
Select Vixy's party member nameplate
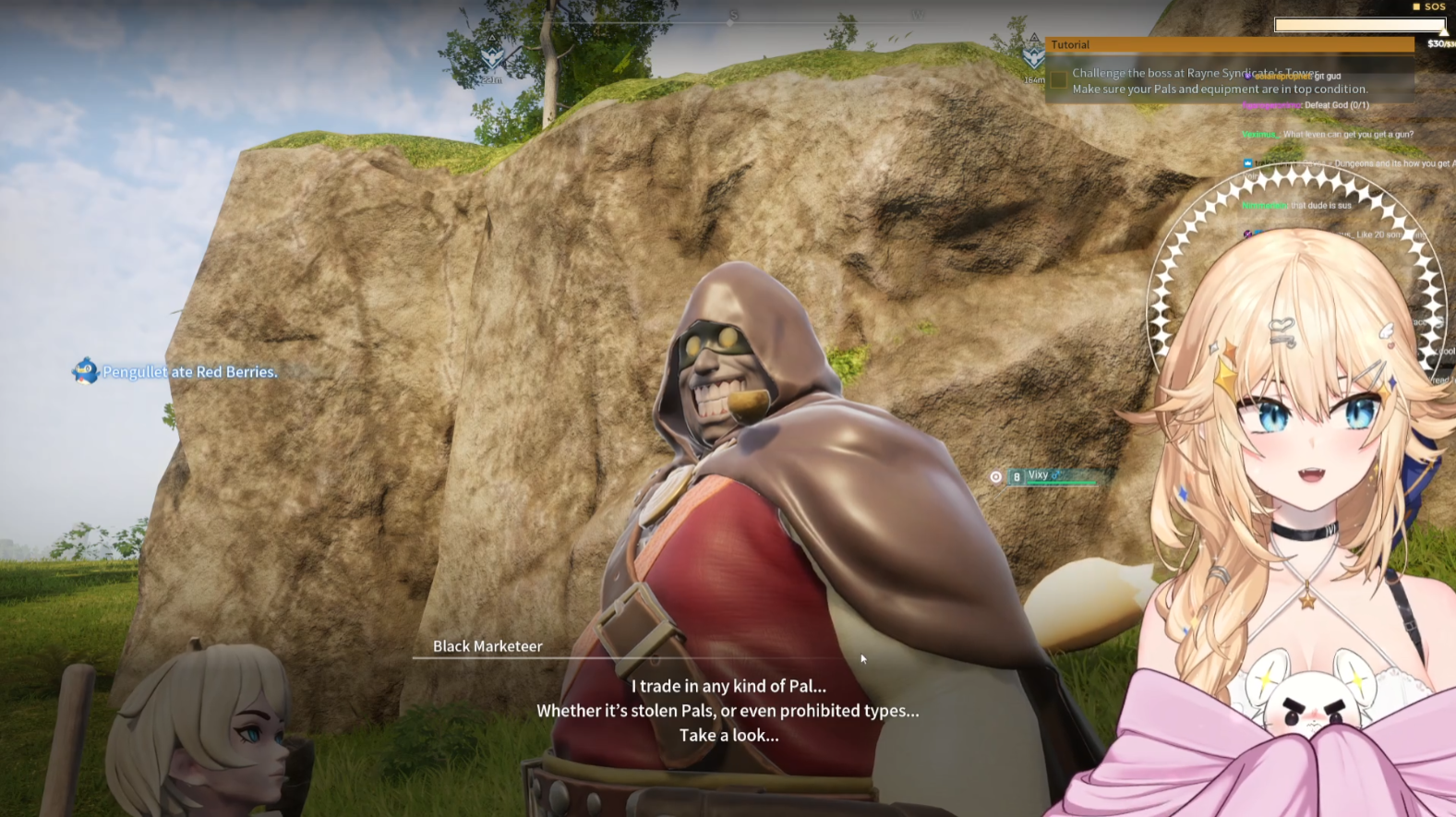tap(1052, 476)
